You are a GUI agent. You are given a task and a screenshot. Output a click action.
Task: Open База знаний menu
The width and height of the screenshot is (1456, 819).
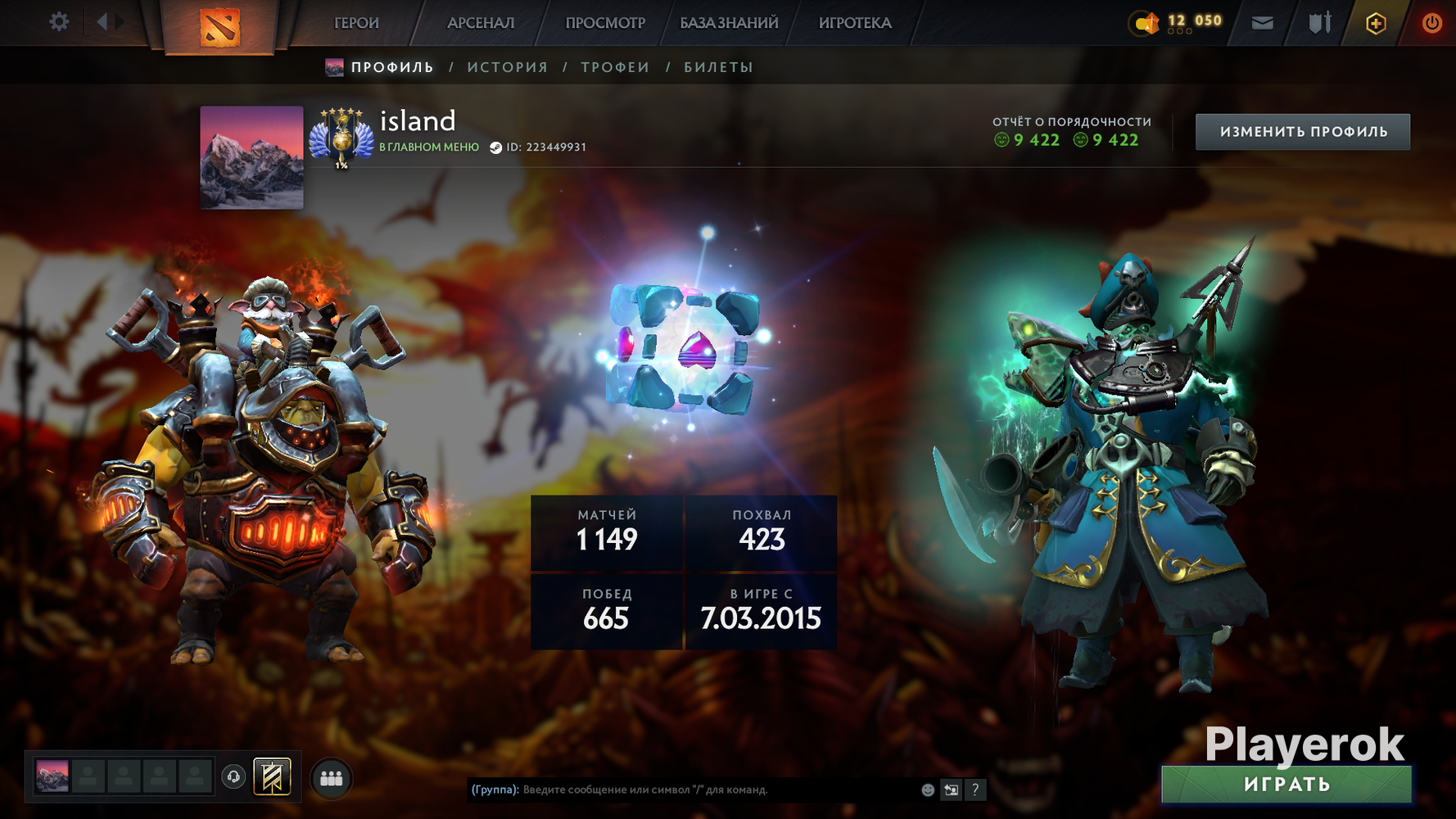pyautogui.click(x=729, y=23)
